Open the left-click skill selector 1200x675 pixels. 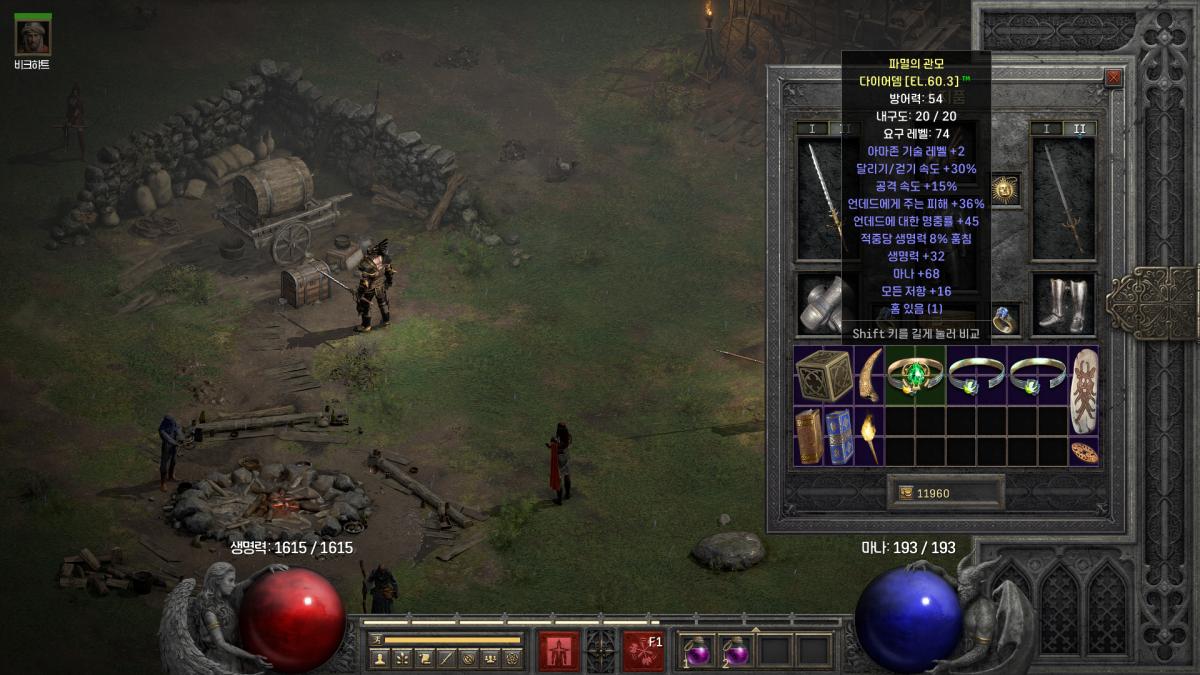coord(559,650)
